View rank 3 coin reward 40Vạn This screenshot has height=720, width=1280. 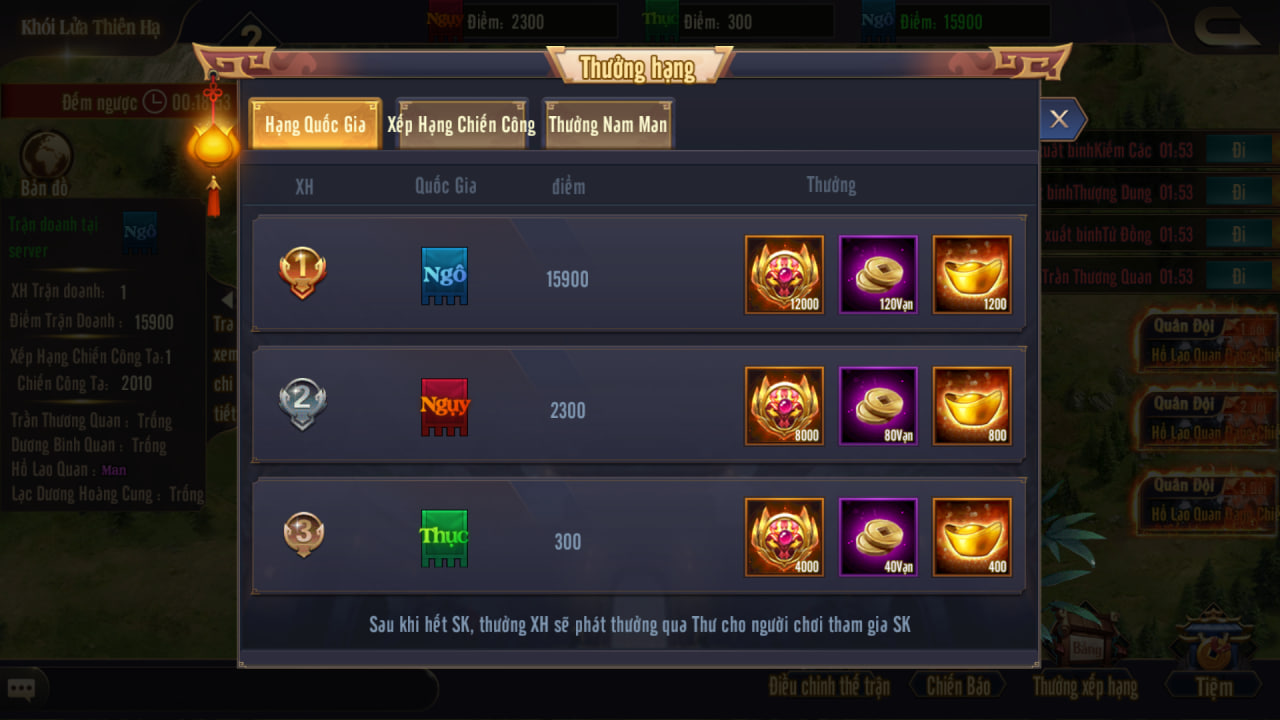coord(878,537)
